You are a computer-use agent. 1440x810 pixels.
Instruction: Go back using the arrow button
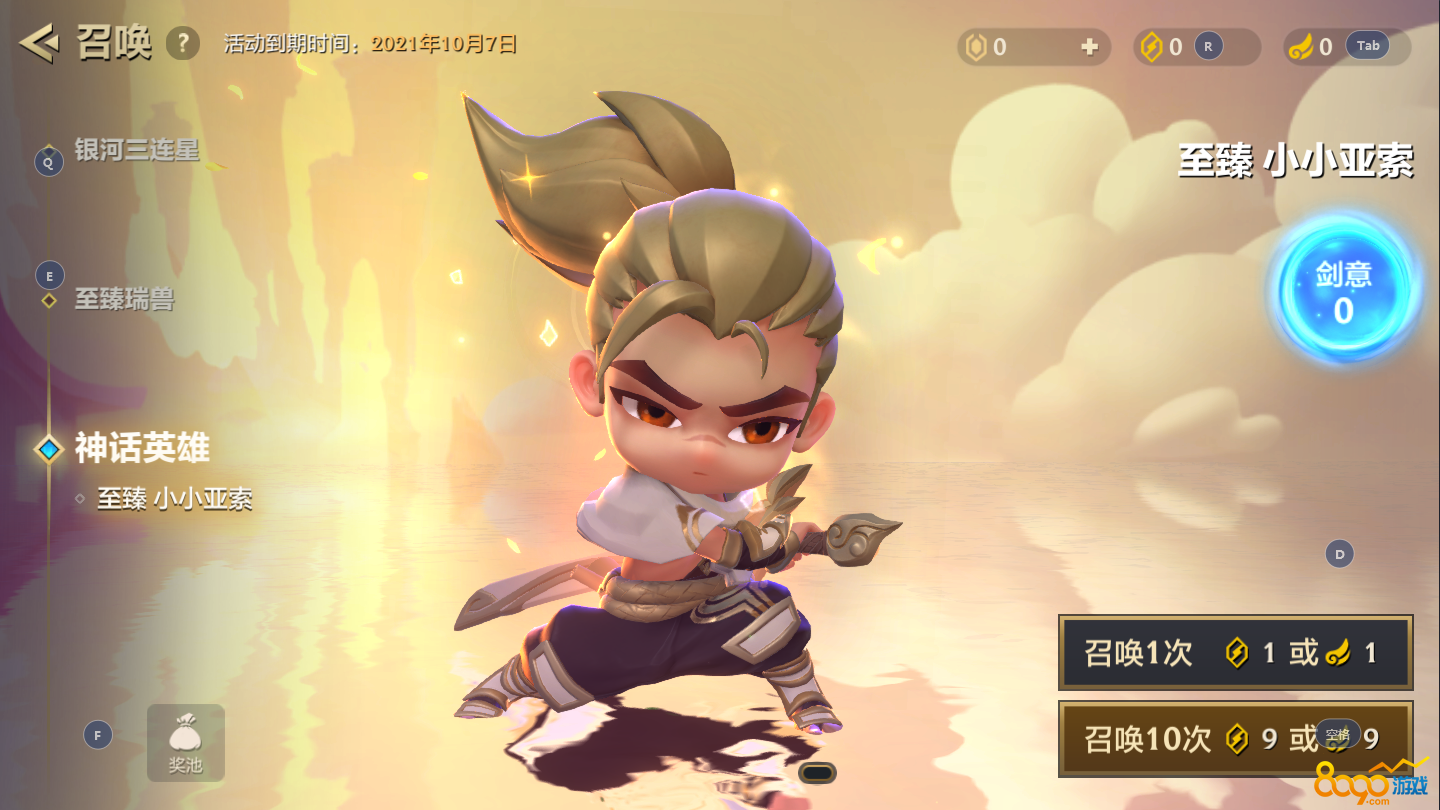[38, 44]
